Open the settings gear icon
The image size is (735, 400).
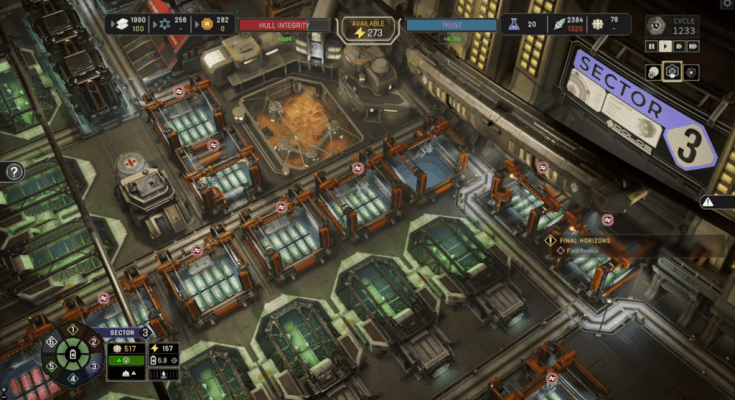click(x=727, y=5)
